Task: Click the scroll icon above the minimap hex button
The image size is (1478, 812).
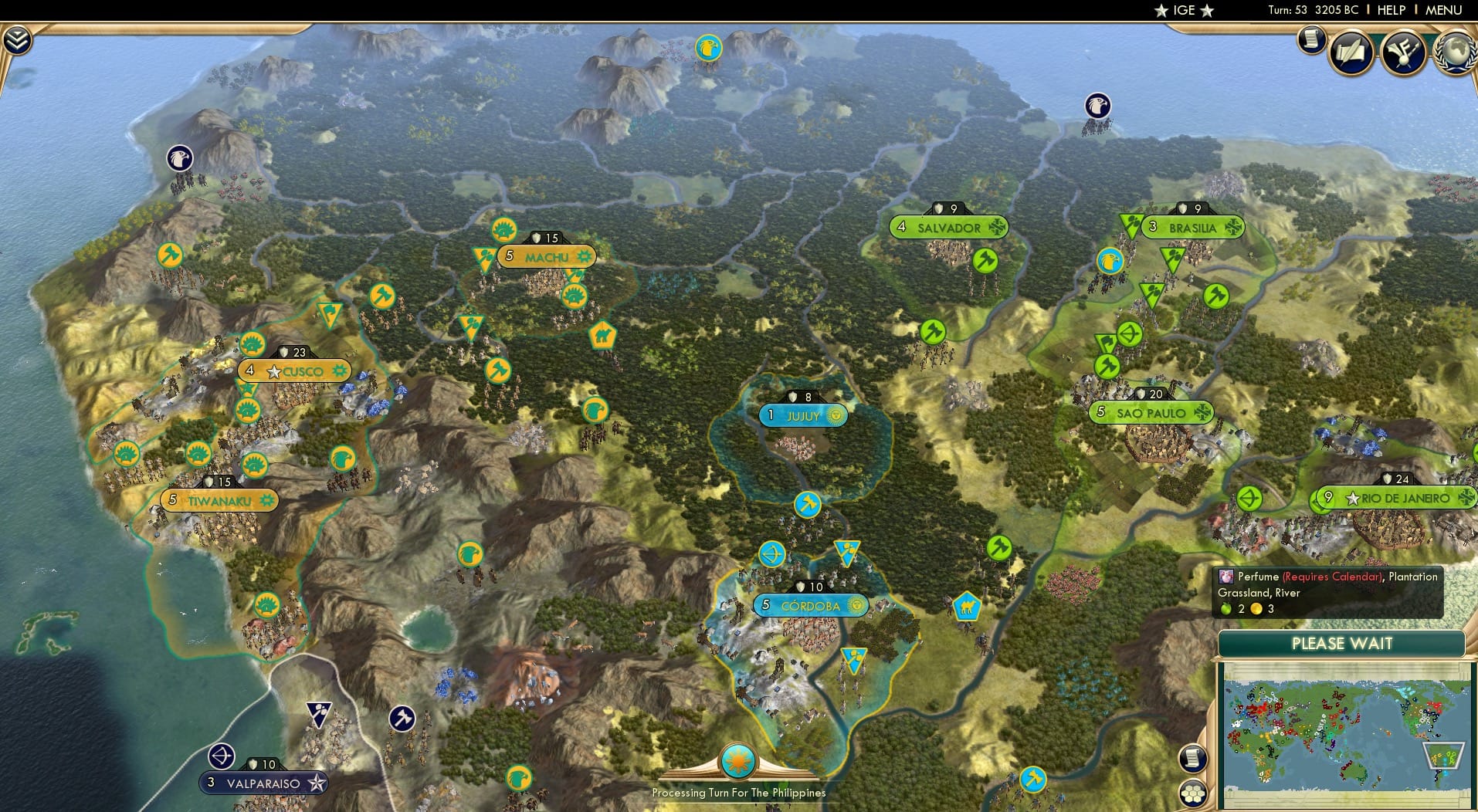Action: [1193, 759]
